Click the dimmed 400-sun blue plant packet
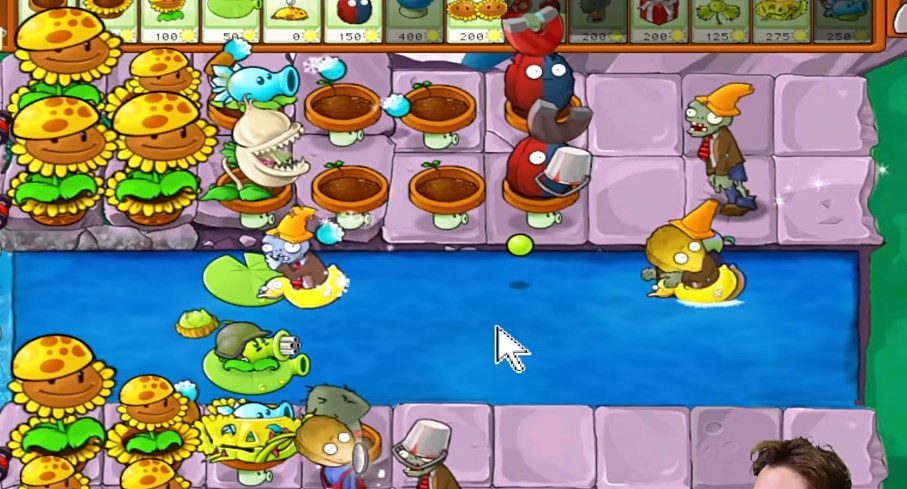 414,20
